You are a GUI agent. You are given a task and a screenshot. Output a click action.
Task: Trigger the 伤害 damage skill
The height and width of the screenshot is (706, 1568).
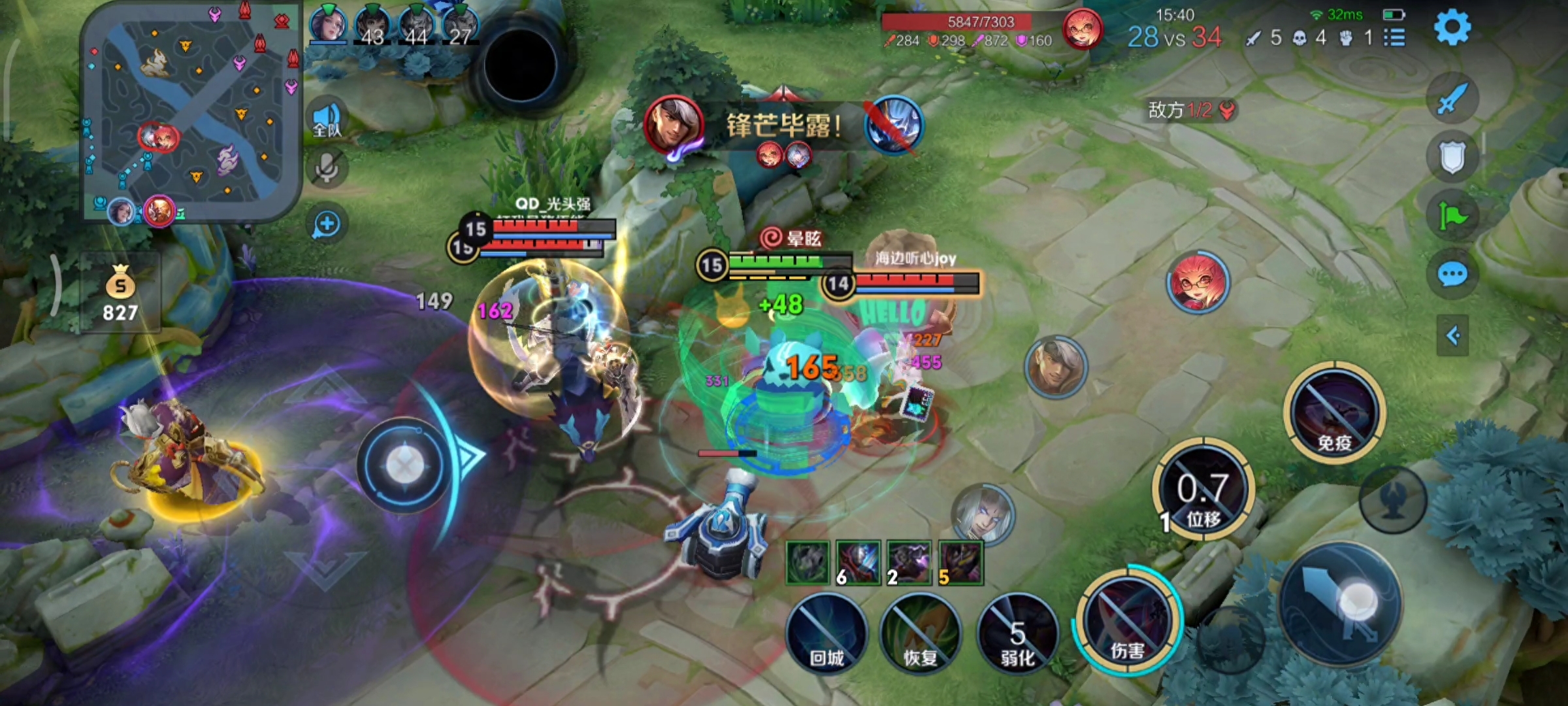(1127, 621)
